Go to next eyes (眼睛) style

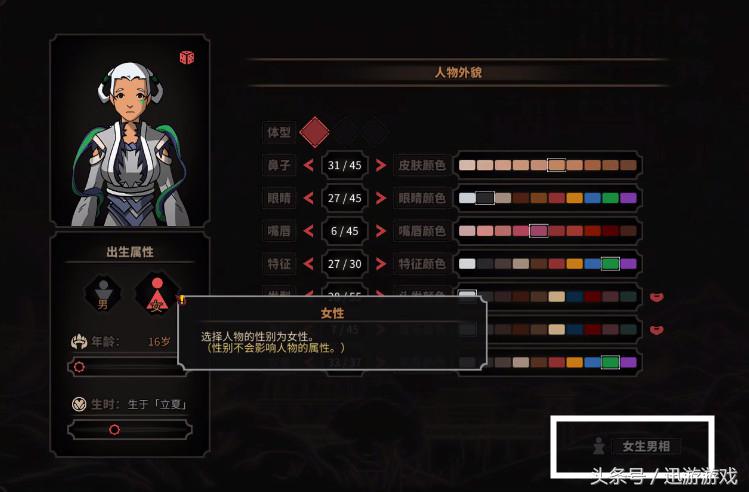(x=382, y=198)
